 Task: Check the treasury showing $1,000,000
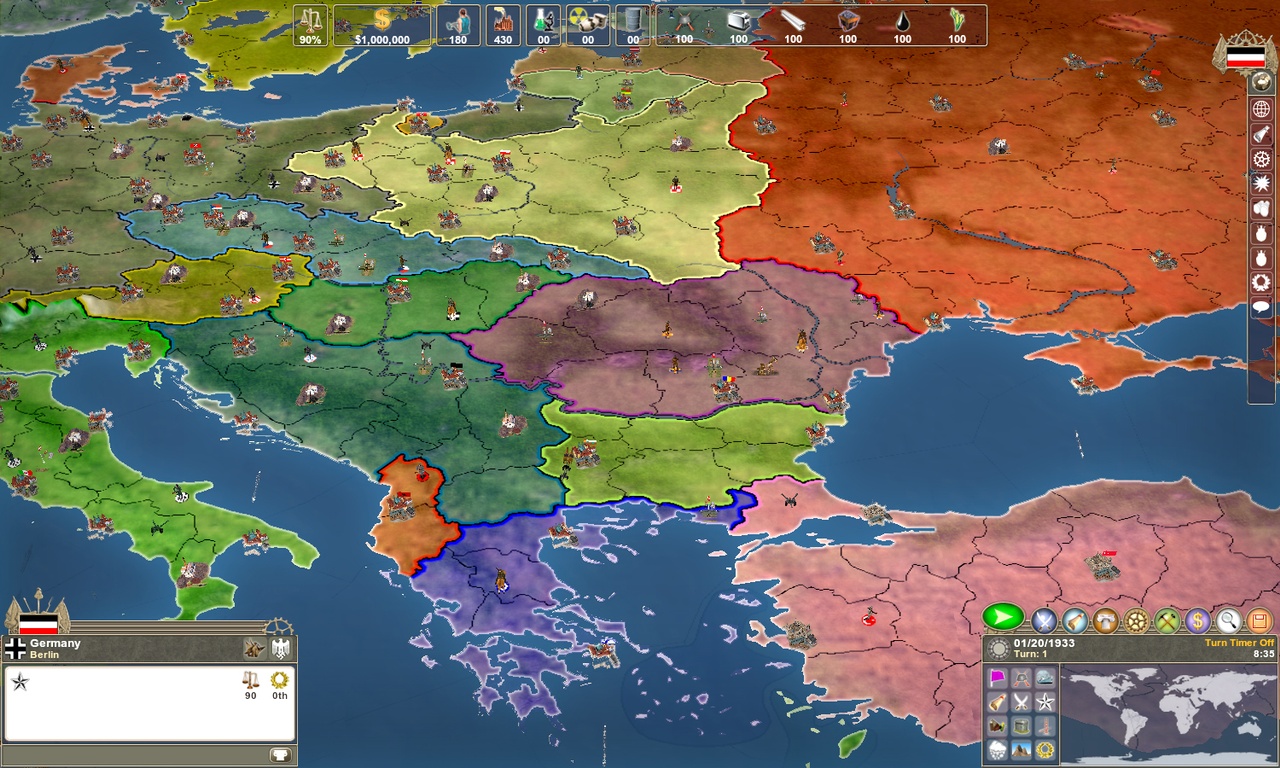pyautogui.click(x=380, y=25)
